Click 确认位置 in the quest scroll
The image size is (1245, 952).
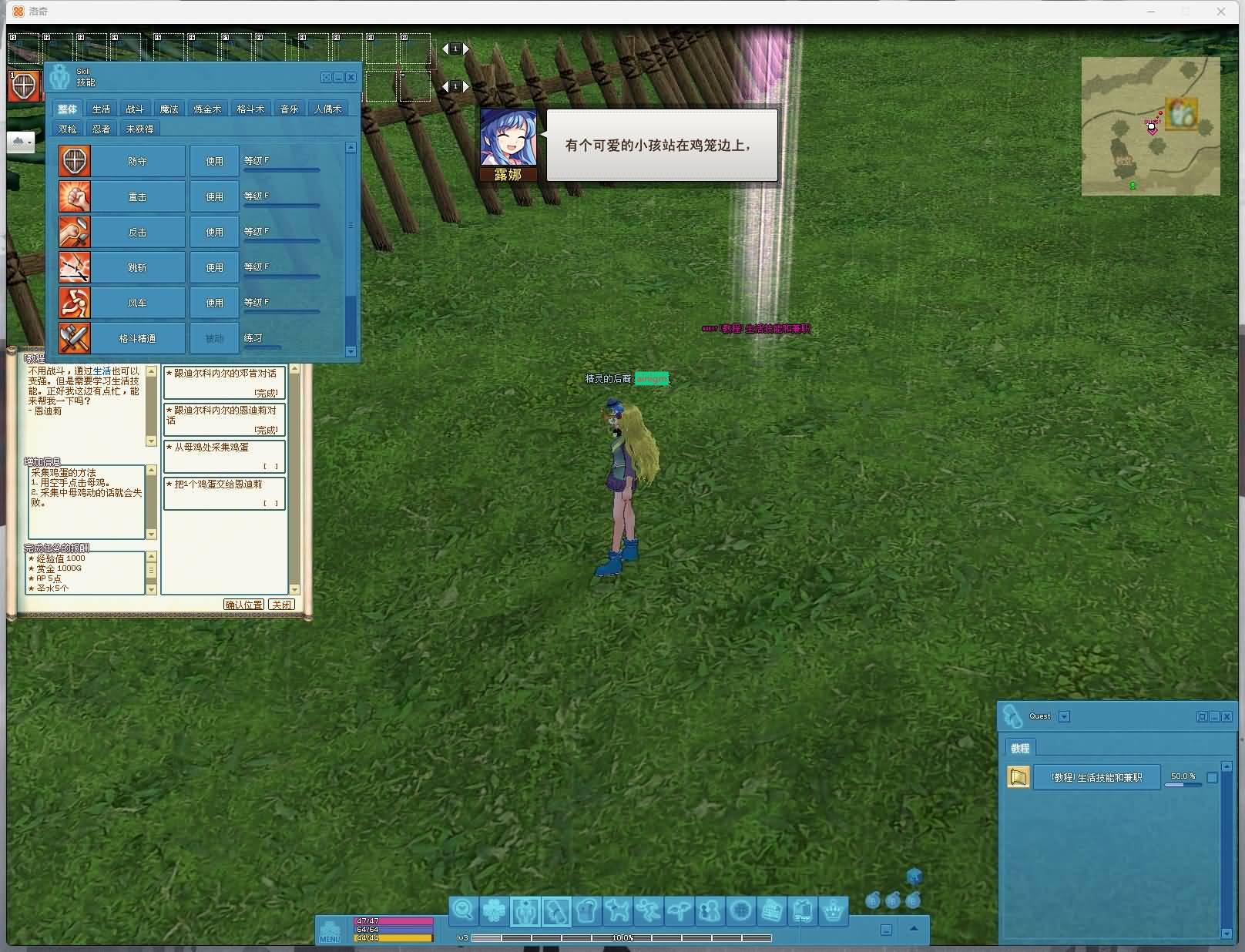point(243,605)
